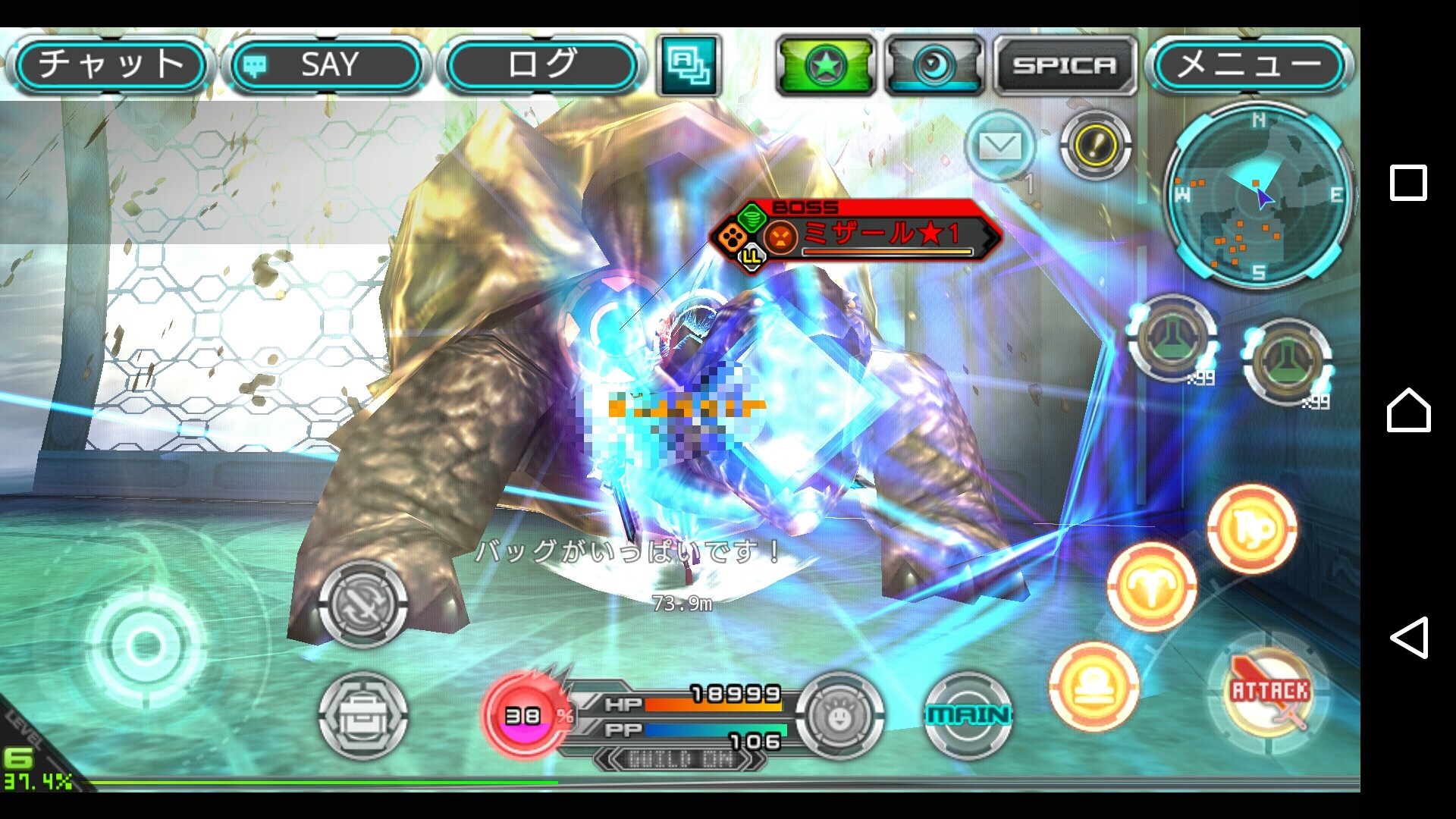Image resolution: width=1456 pixels, height=819 pixels.
Task: Toggle the cyan eye camera button
Action: tap(934, 66)
